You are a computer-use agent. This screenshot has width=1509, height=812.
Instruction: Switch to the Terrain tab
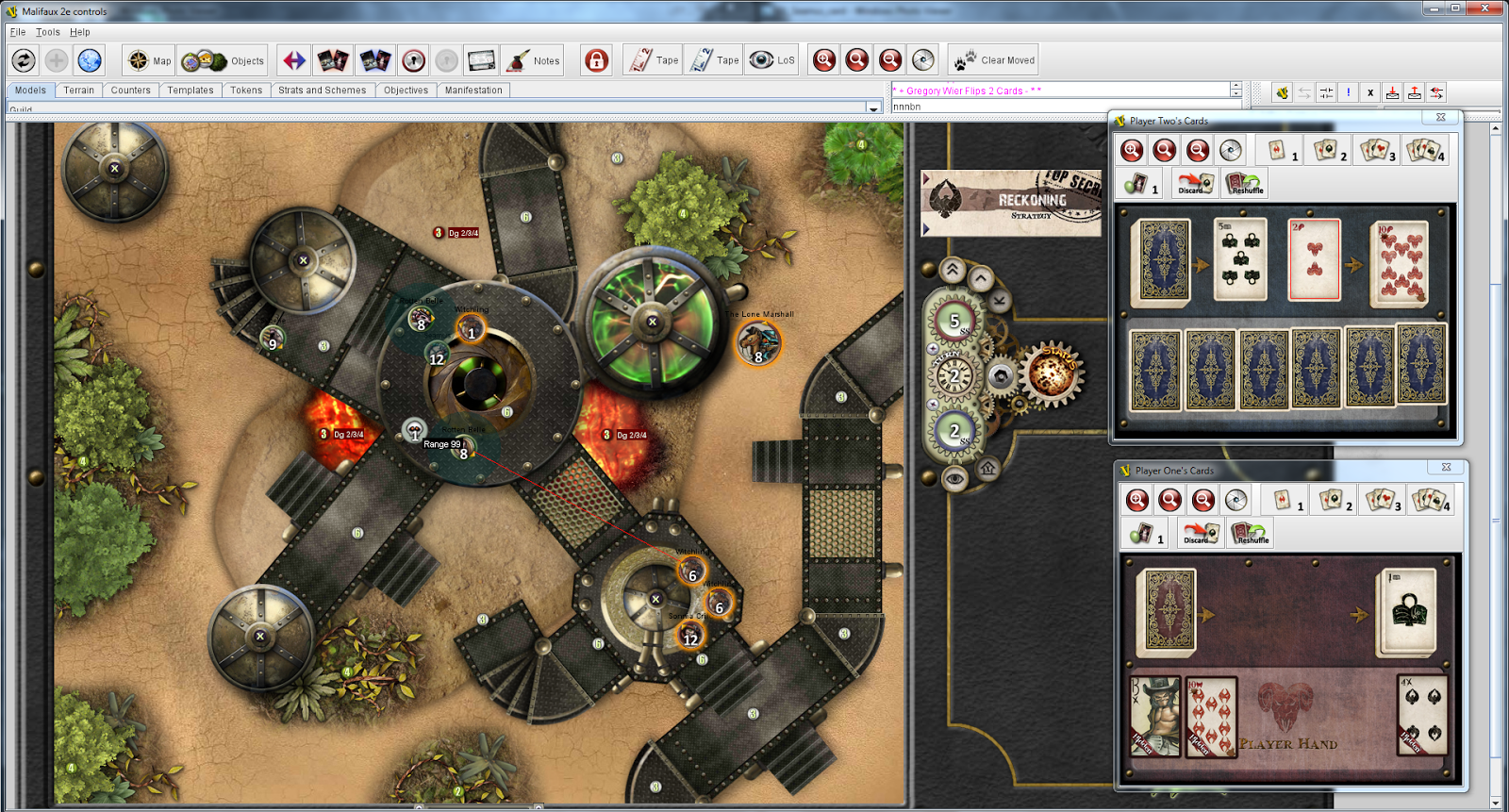coord(79,91)
